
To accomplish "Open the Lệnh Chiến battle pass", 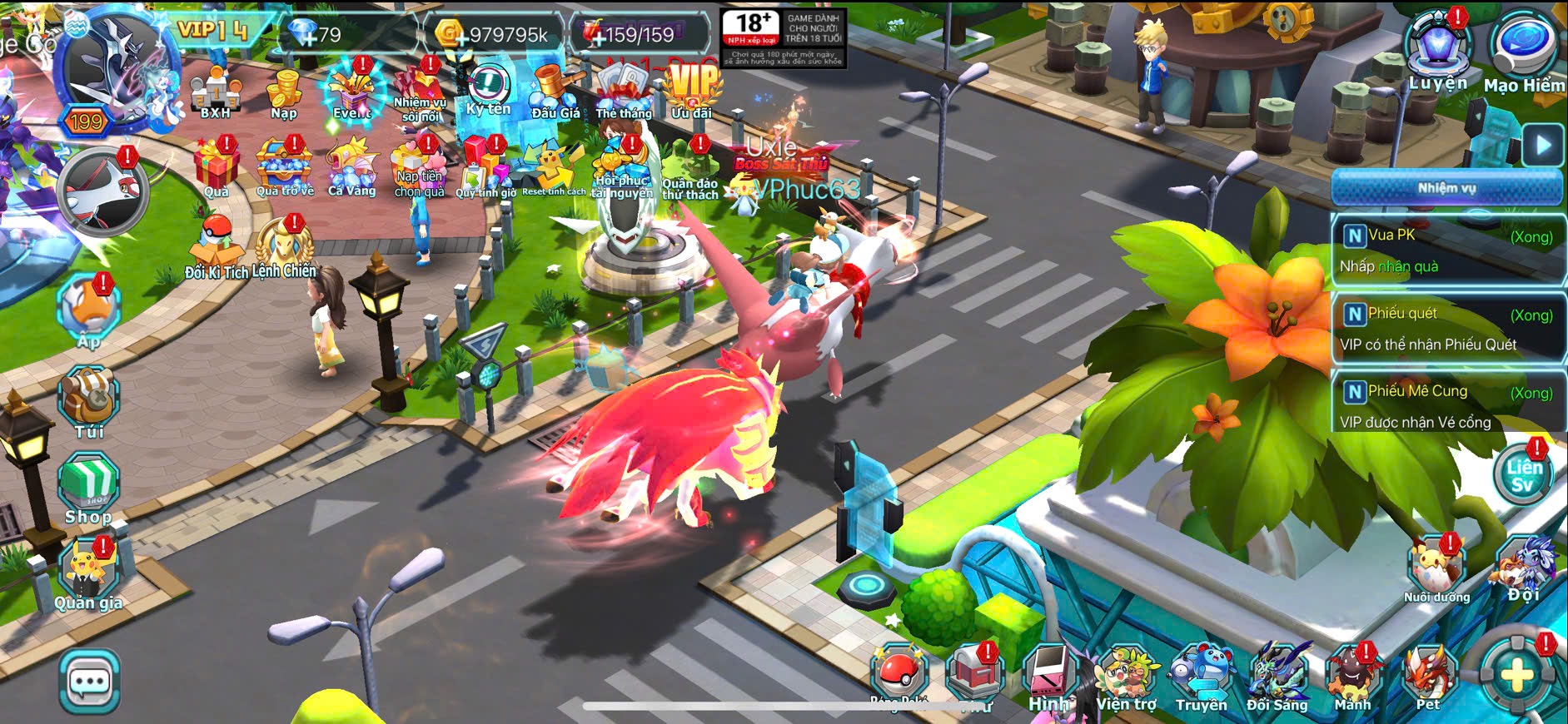I will click(x=284, y=248).
